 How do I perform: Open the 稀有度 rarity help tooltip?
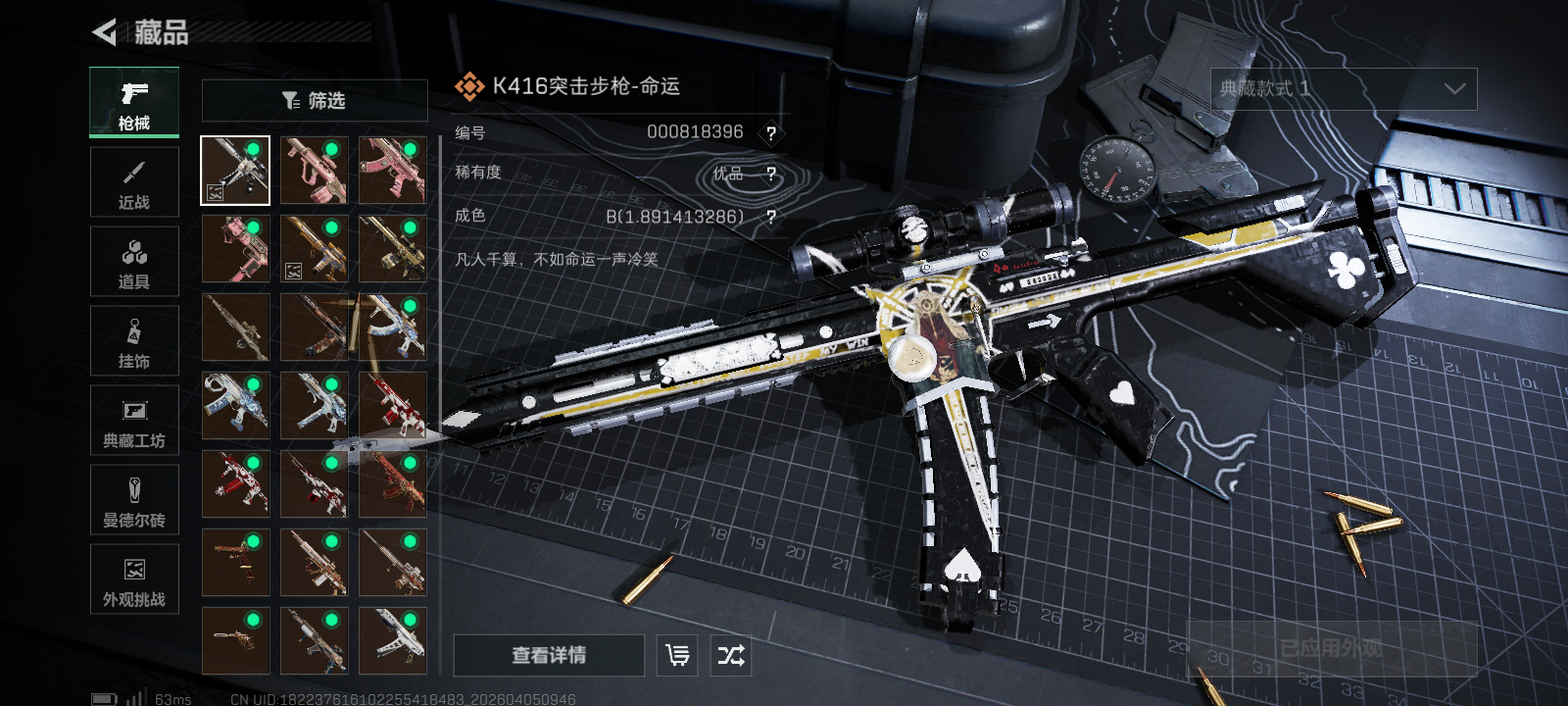[x=771, y=175]
